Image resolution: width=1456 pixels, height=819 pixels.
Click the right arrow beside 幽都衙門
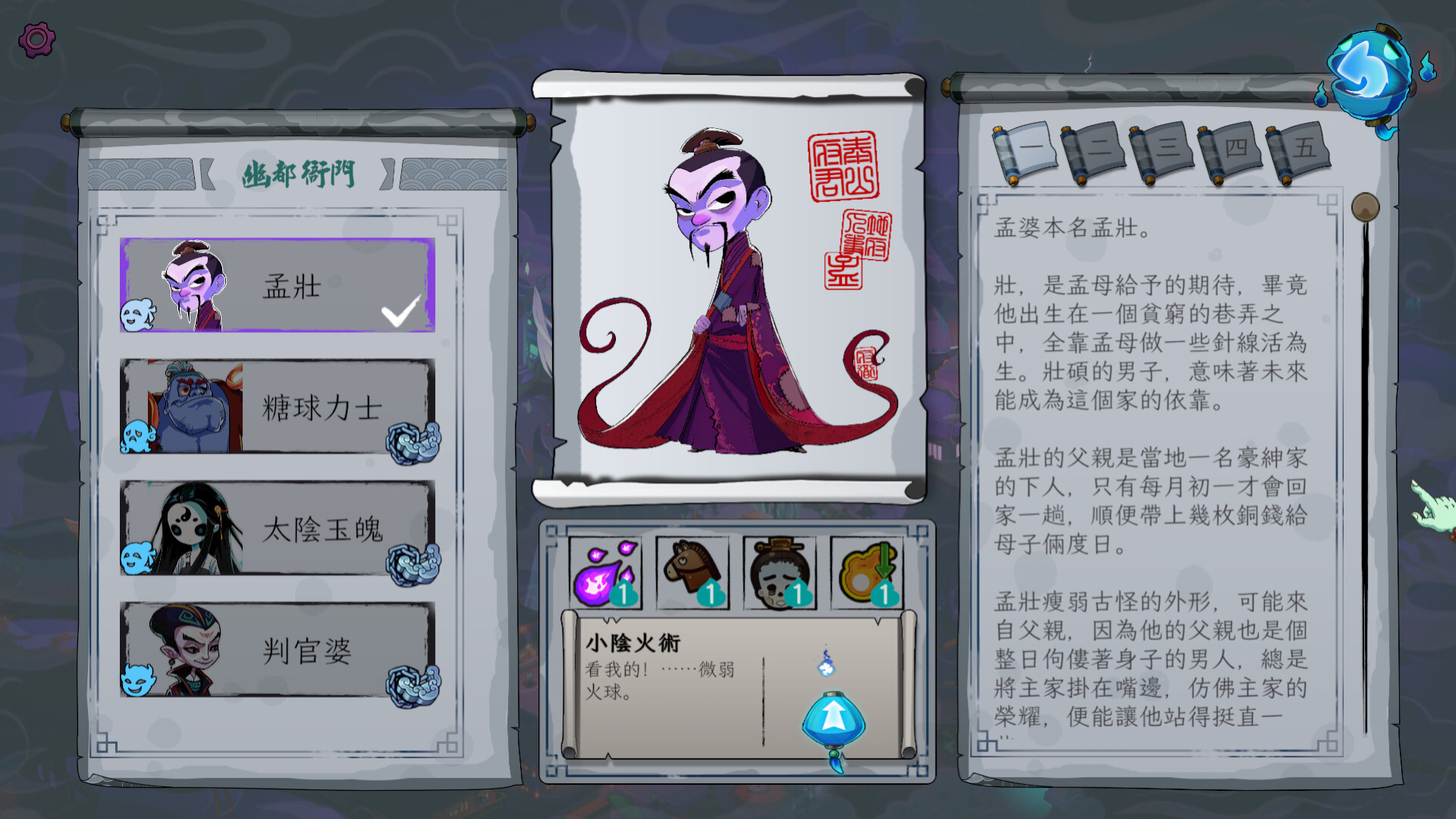click(388, 174)
